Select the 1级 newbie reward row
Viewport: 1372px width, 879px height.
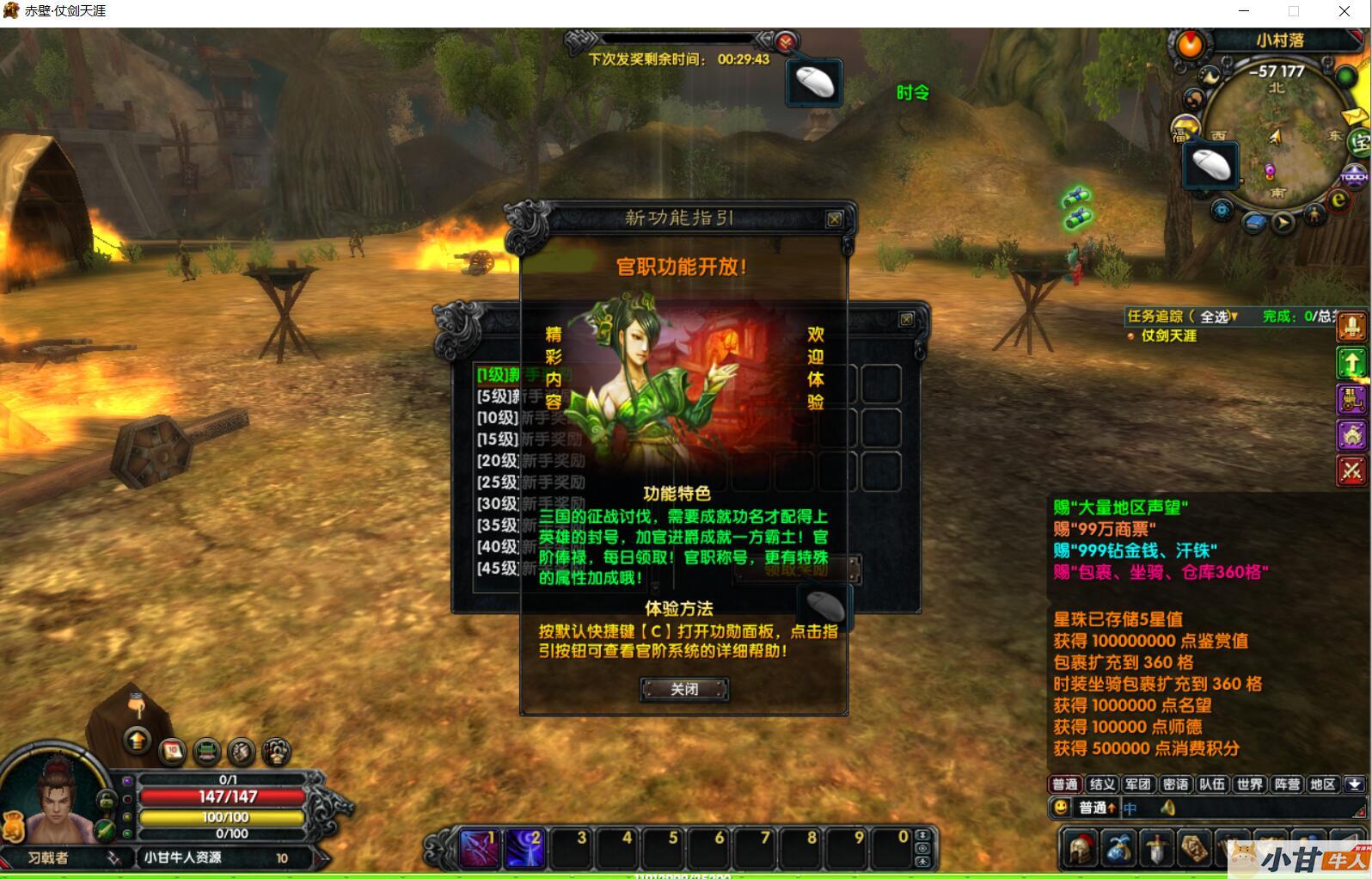coord(499,375)
